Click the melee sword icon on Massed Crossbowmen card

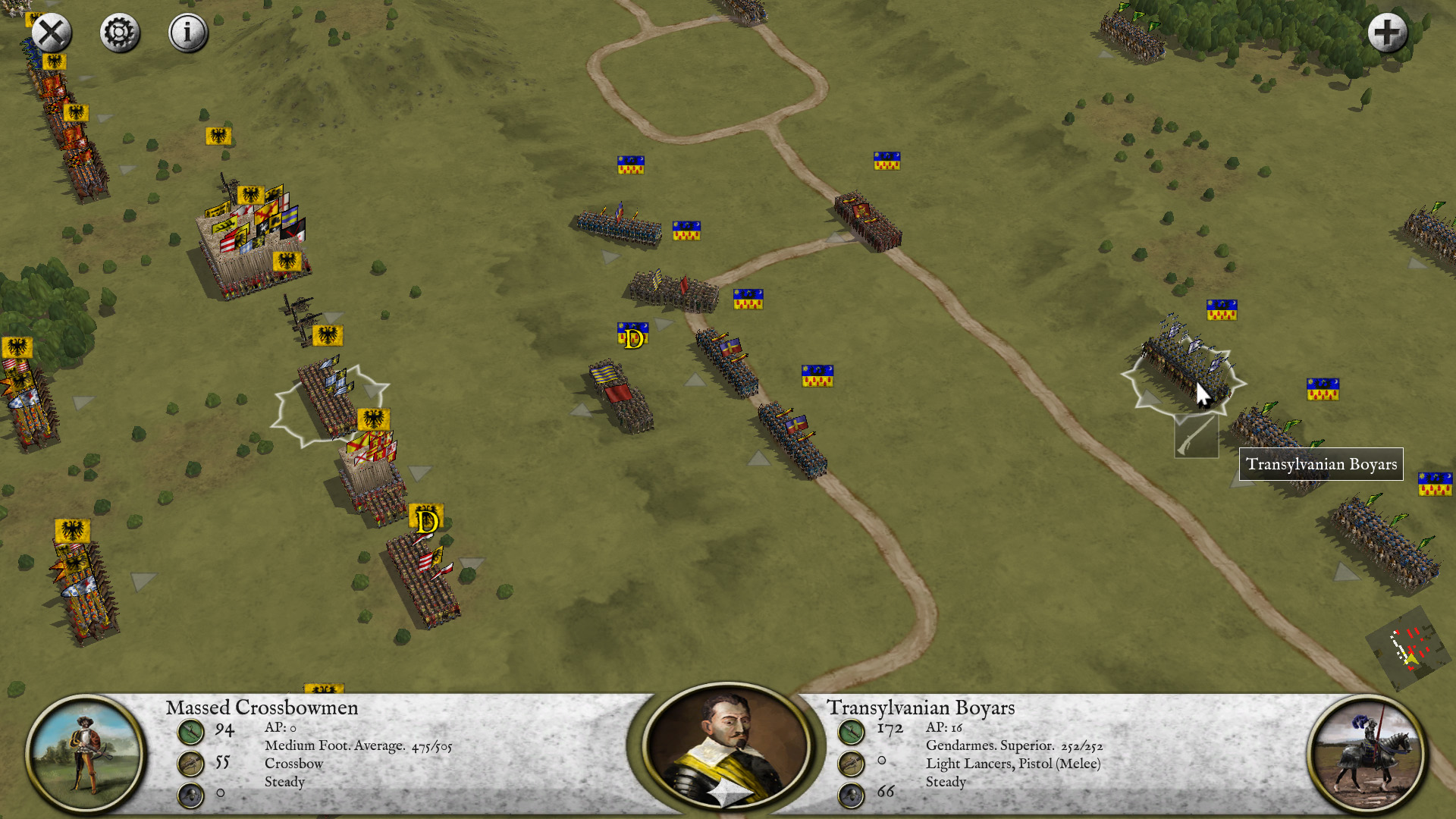(190, 733)
